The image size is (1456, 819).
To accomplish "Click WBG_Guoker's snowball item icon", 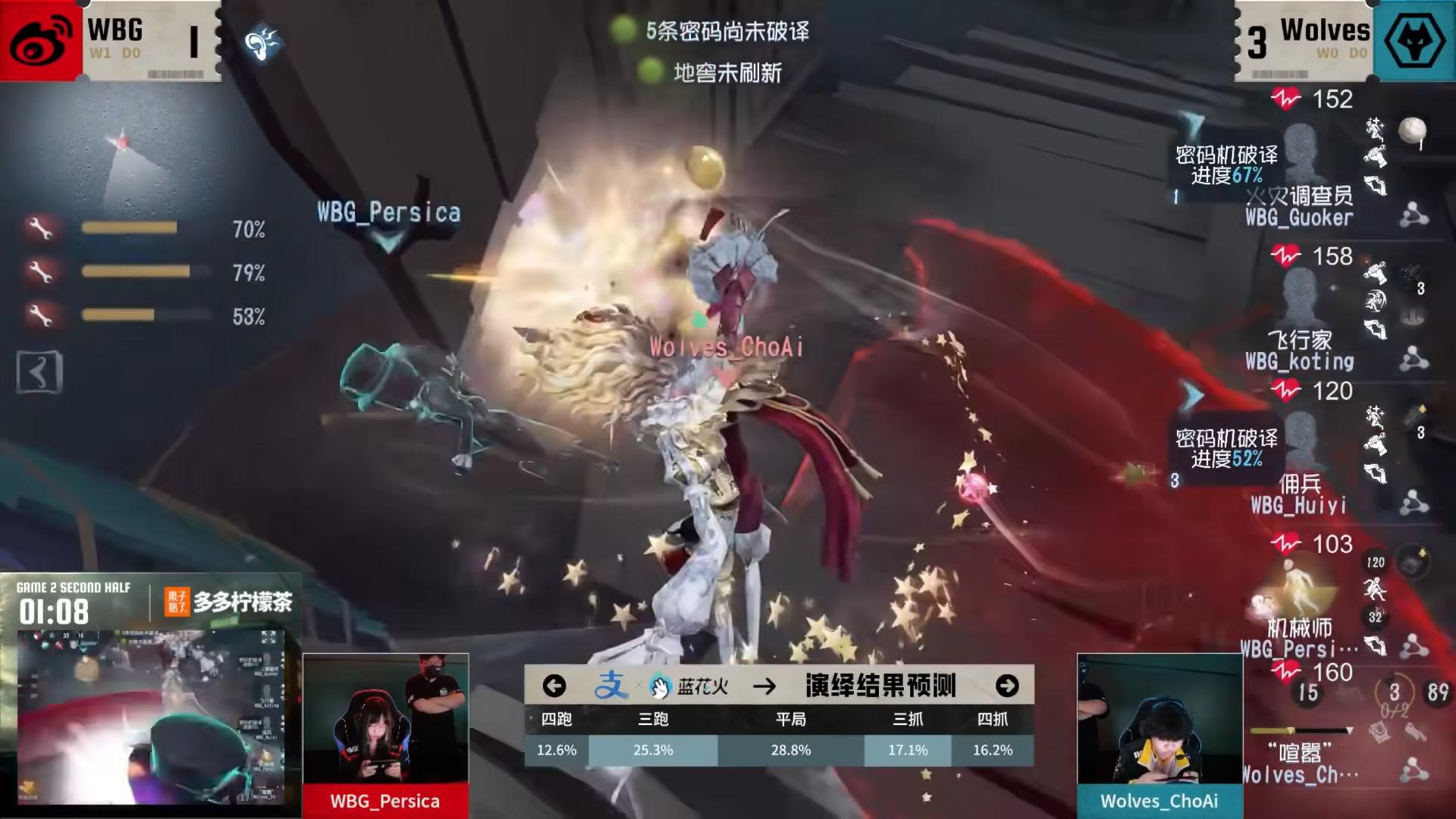I will click(1413, 130).
